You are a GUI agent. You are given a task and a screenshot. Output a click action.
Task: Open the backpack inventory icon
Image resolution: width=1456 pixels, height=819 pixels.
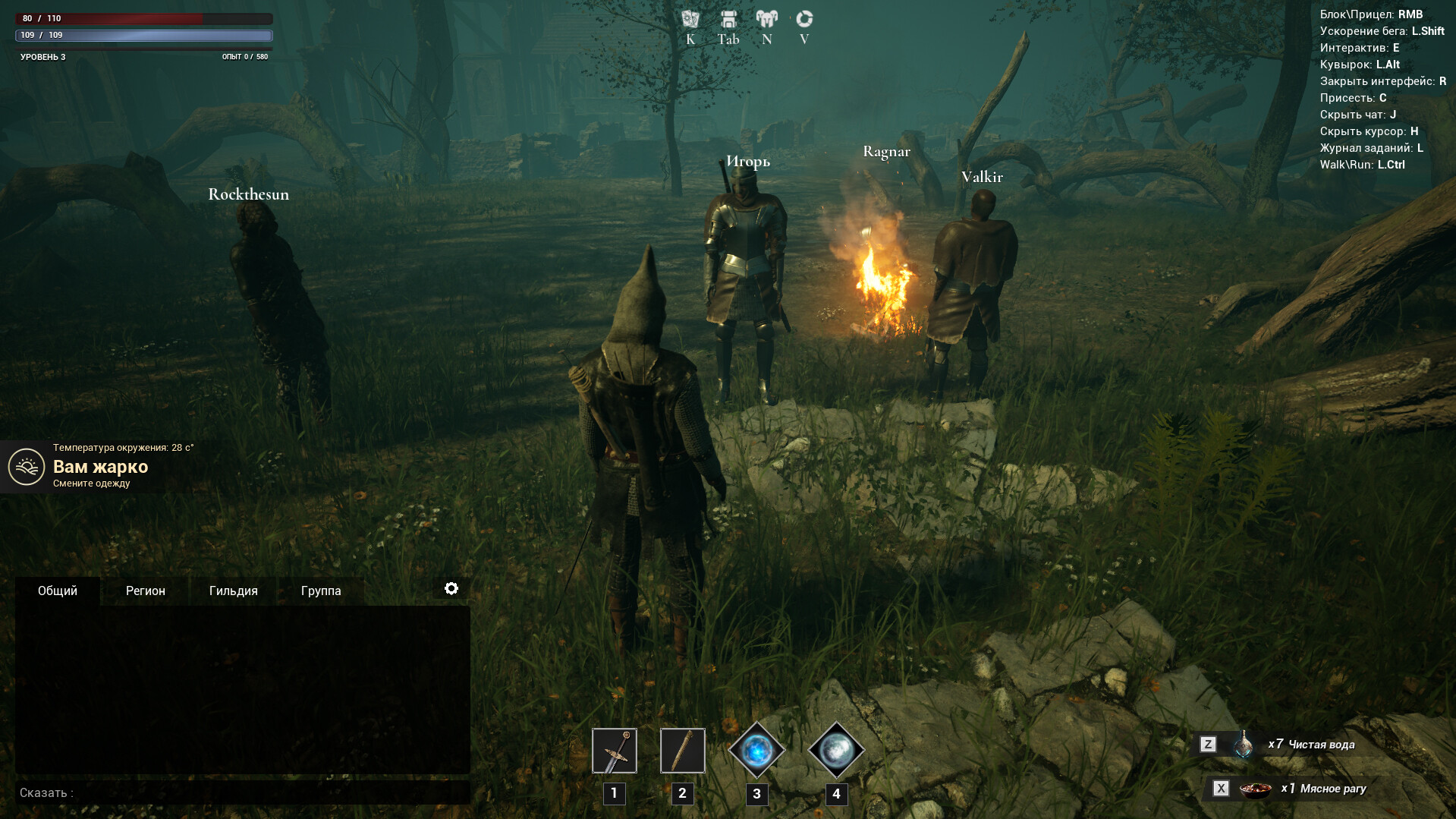tap(728, 19)
